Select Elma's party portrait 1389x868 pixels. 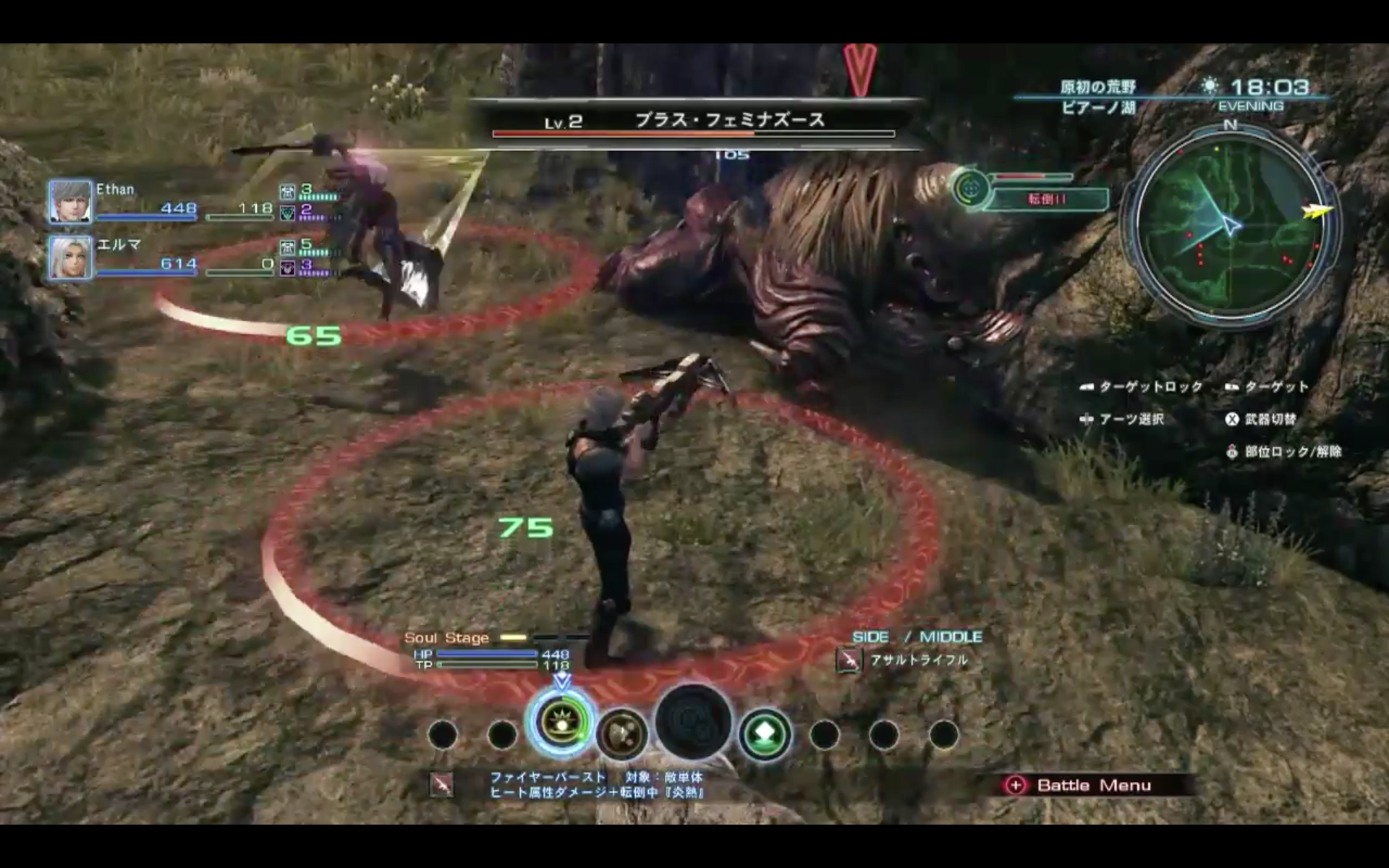pyautogui.click(x=70, y=257)
